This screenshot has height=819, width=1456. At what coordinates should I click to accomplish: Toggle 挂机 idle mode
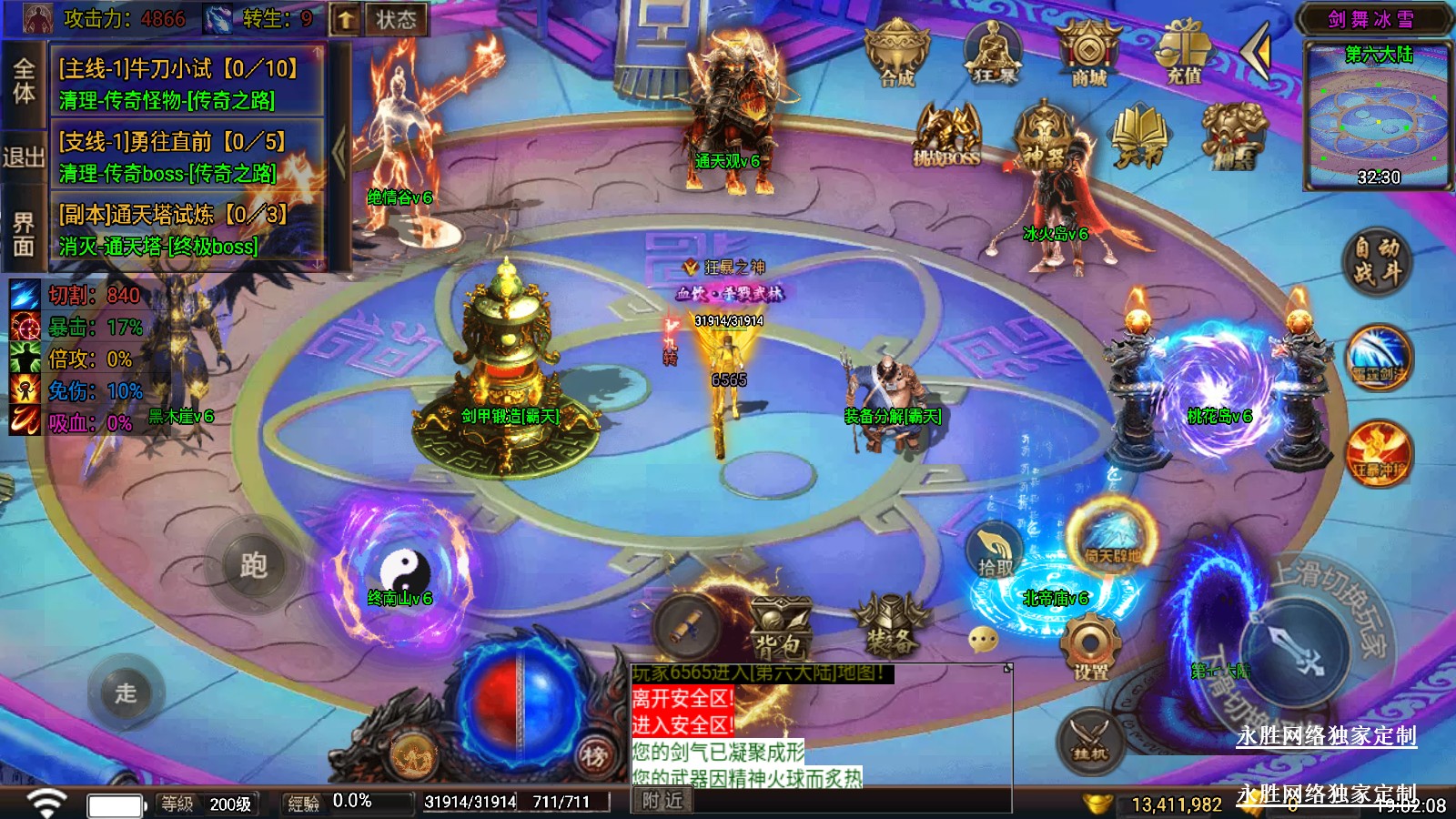click(1089, 739)
